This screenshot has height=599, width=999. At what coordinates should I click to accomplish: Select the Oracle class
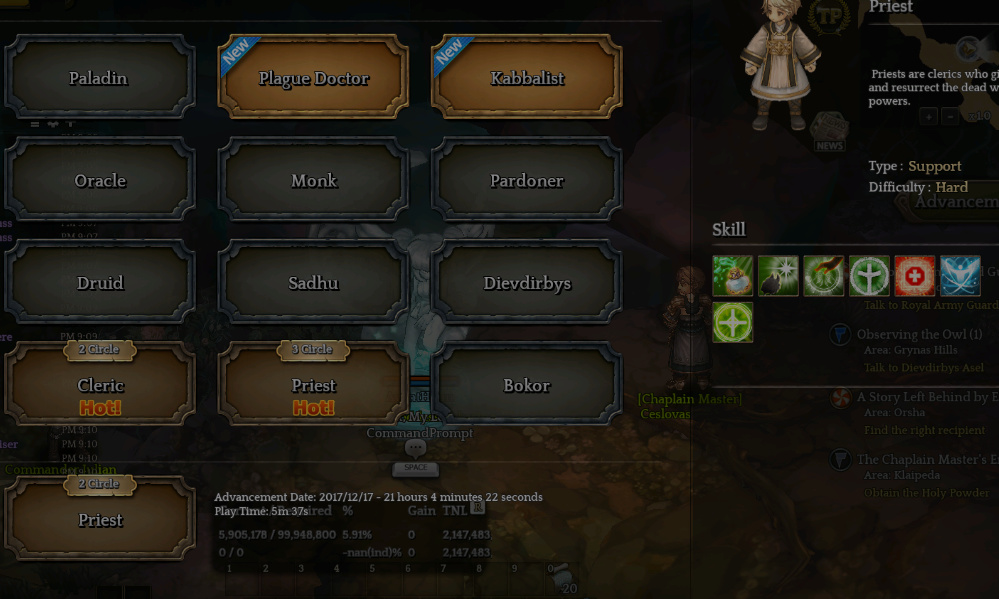(99, 180)
